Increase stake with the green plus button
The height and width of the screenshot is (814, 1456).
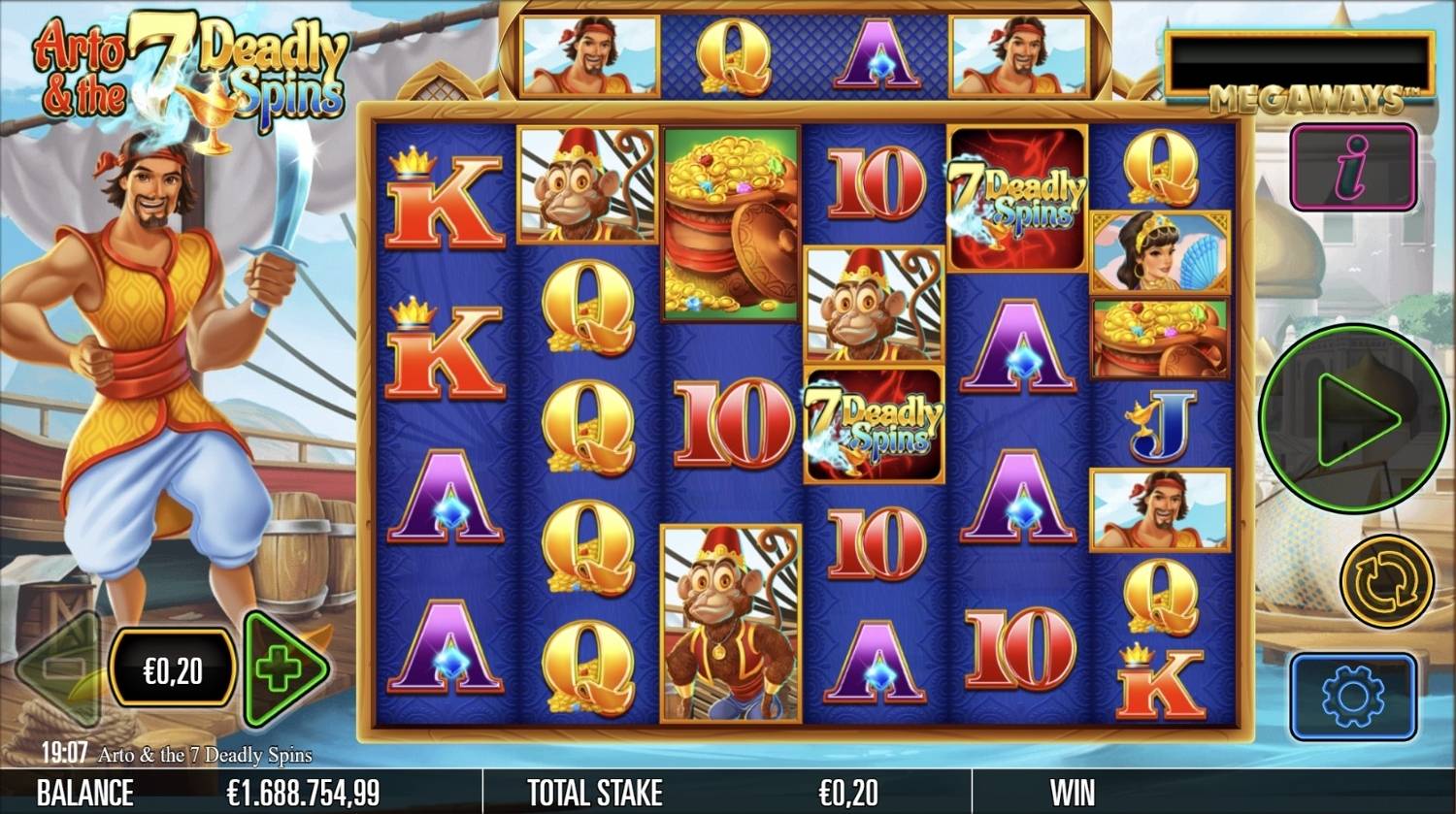pyautogui.click(x=283, y=667)
